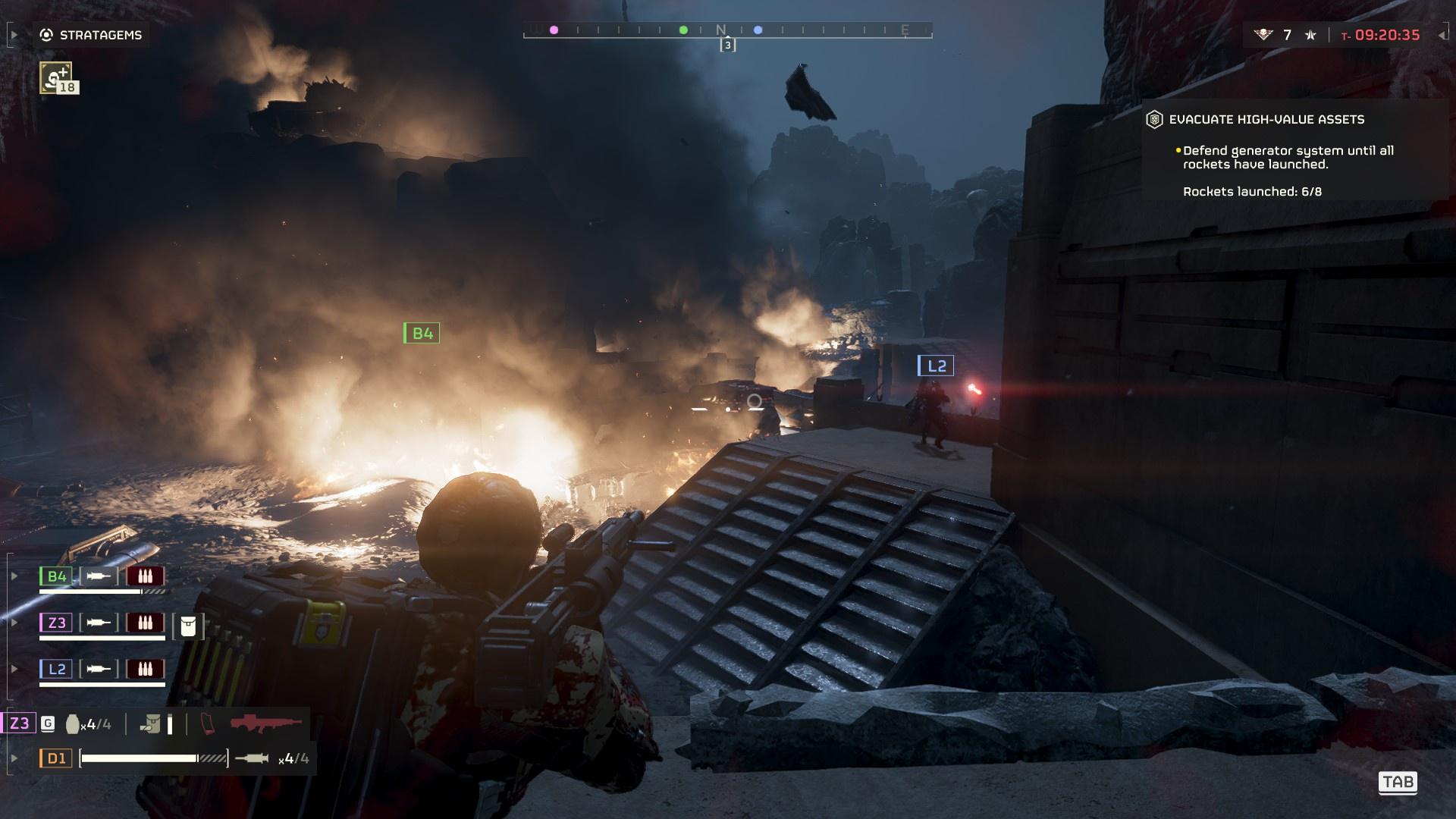Click the blue compass marker dot

click(758, 30)
